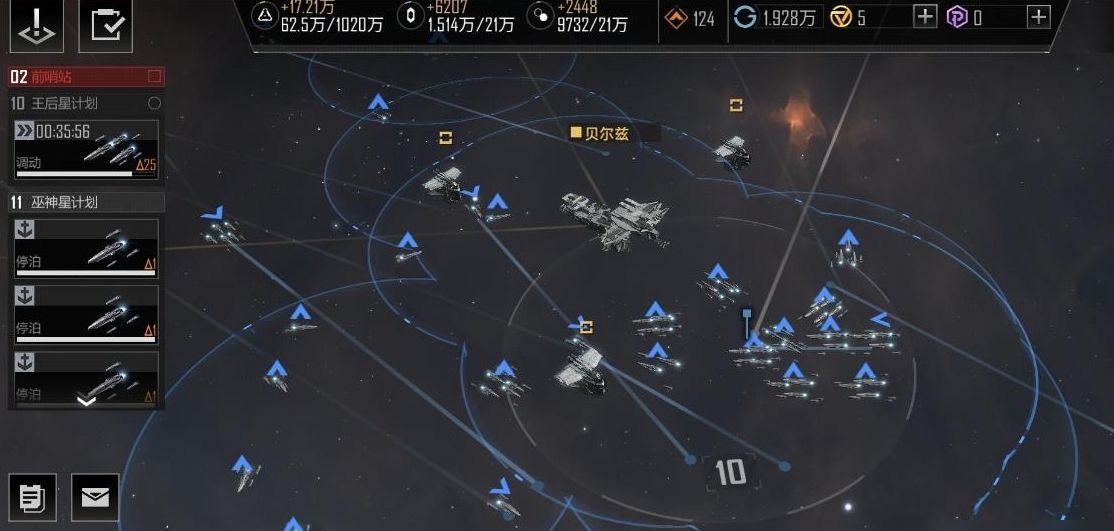Viewport: 1114px width, 531px height.
Task: Click the blue spiral currency counter
Action: 776,17
